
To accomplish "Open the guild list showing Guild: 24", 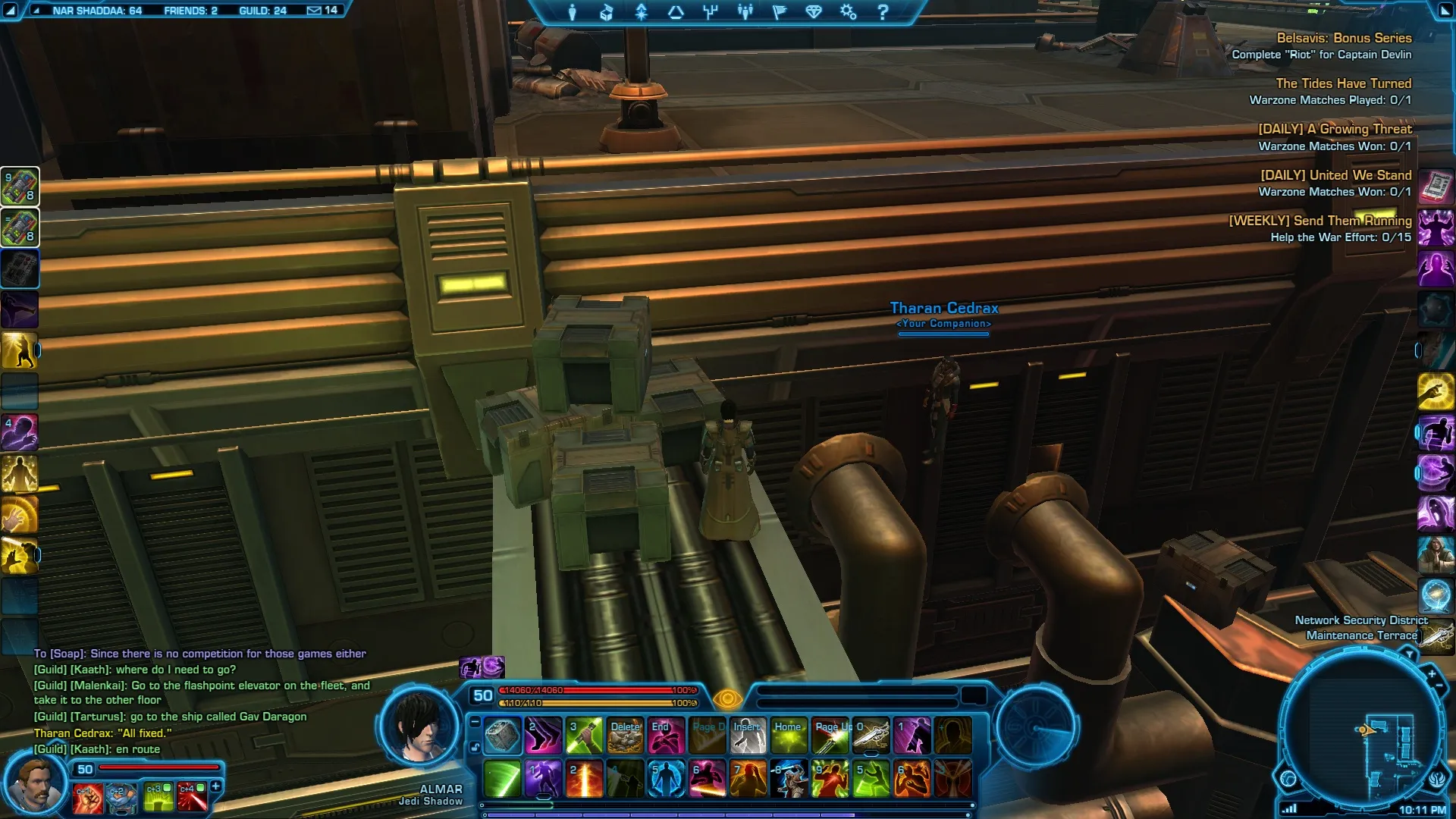I will 262,11.
